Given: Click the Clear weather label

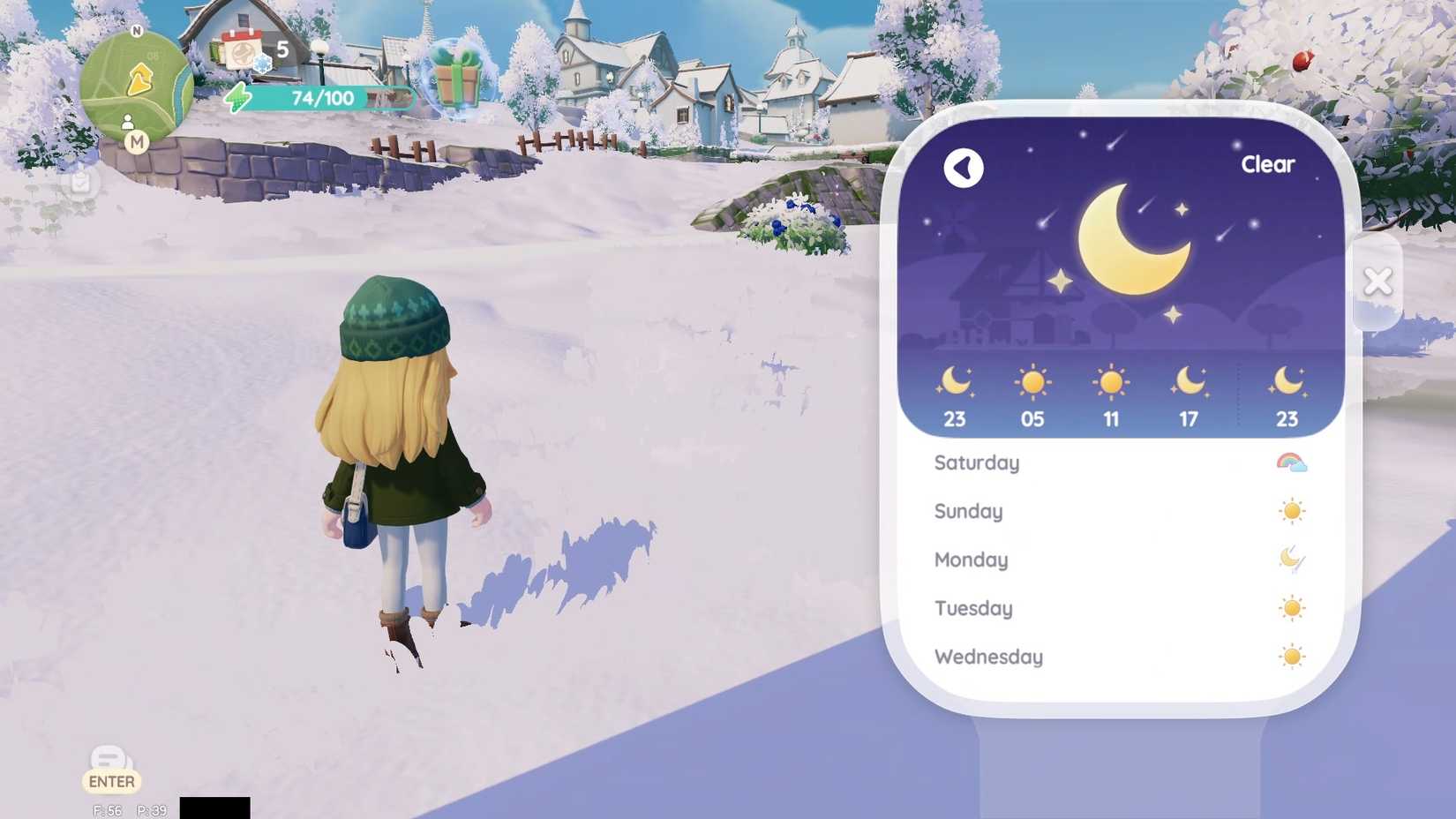Looking at the screenshot, I should (1268, 164).
